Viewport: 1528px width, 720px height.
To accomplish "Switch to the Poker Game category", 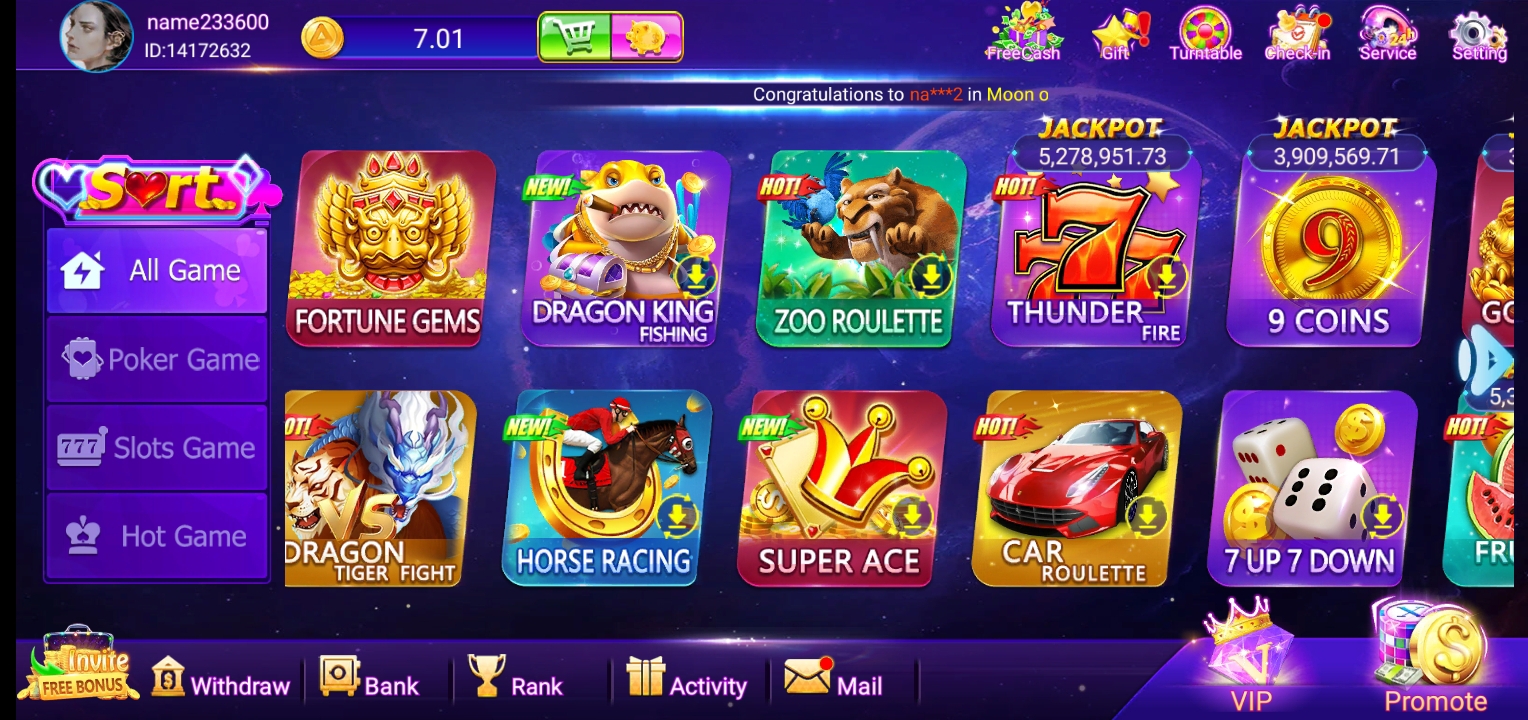I will 157,360.
